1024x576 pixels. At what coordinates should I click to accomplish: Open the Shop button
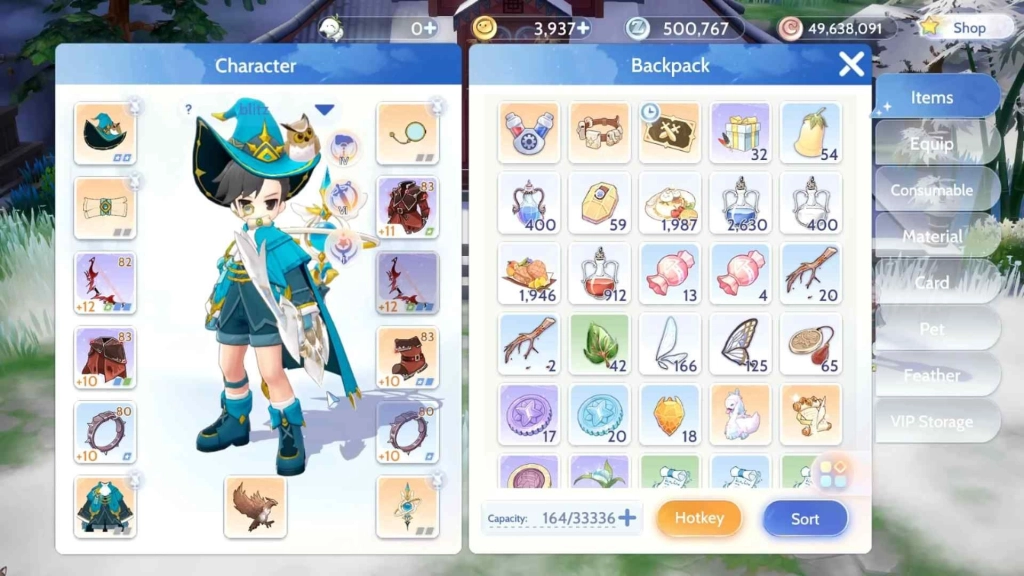click(x=957, y=28)
